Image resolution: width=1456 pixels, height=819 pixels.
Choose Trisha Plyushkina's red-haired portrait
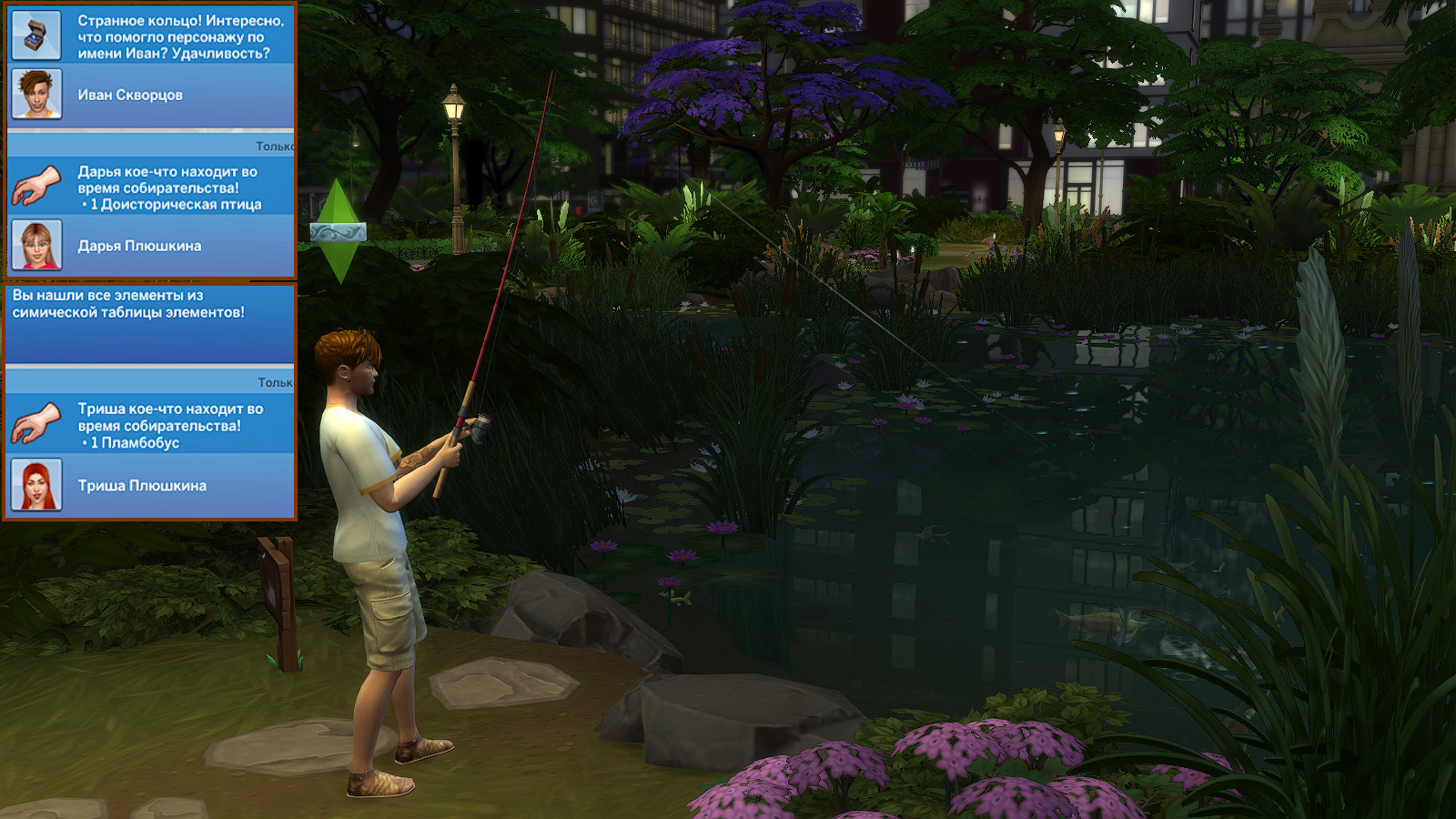(x=36, y=485)
